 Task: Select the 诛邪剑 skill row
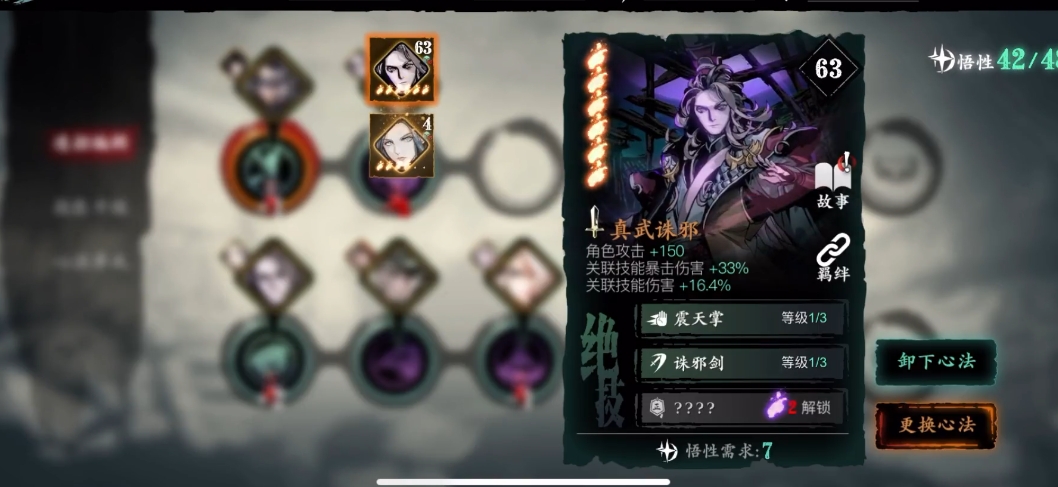741,363
